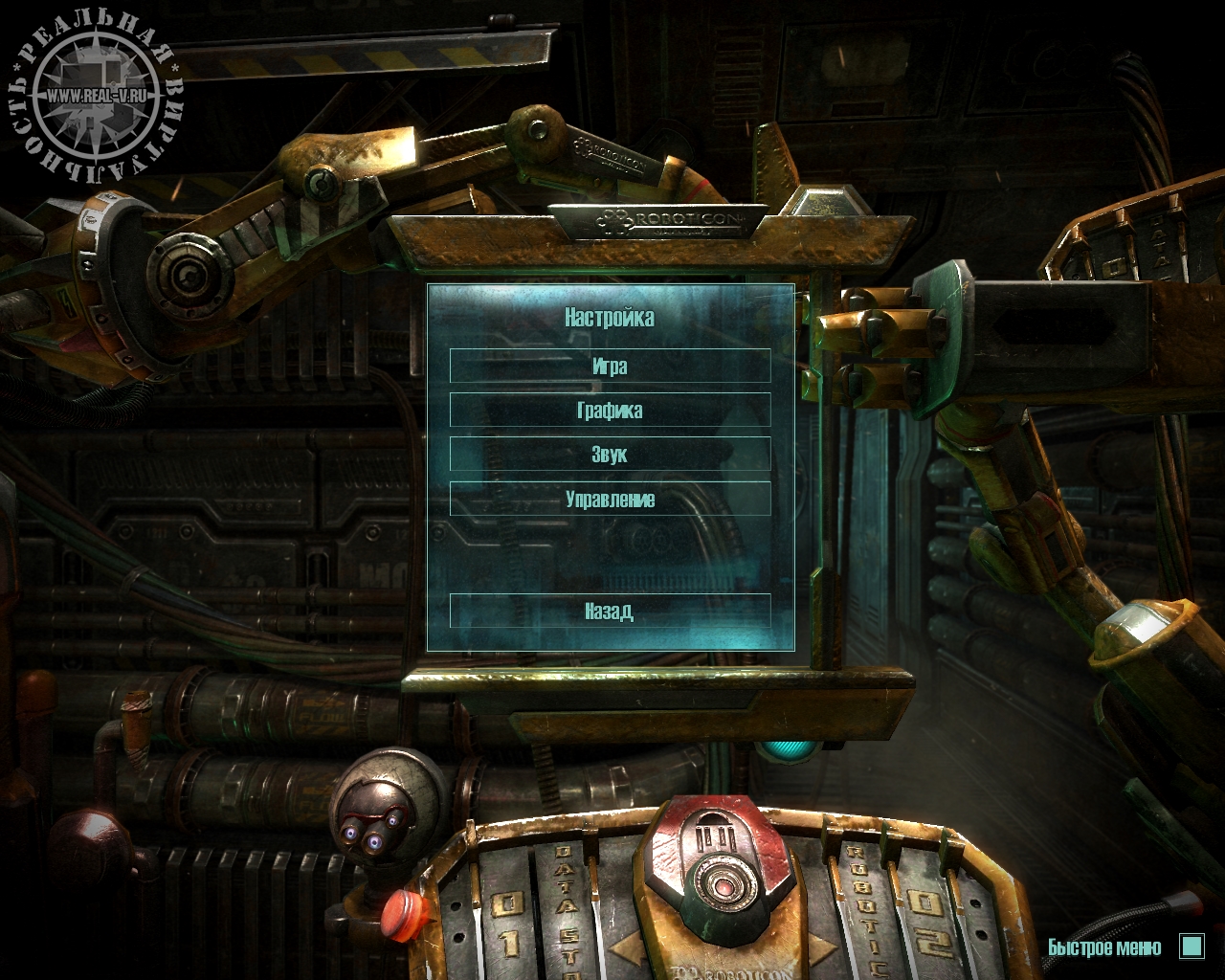Toggle the Быстрое меню checkbox
The height and width of the screenshot is (980, 1225).
1192,947
